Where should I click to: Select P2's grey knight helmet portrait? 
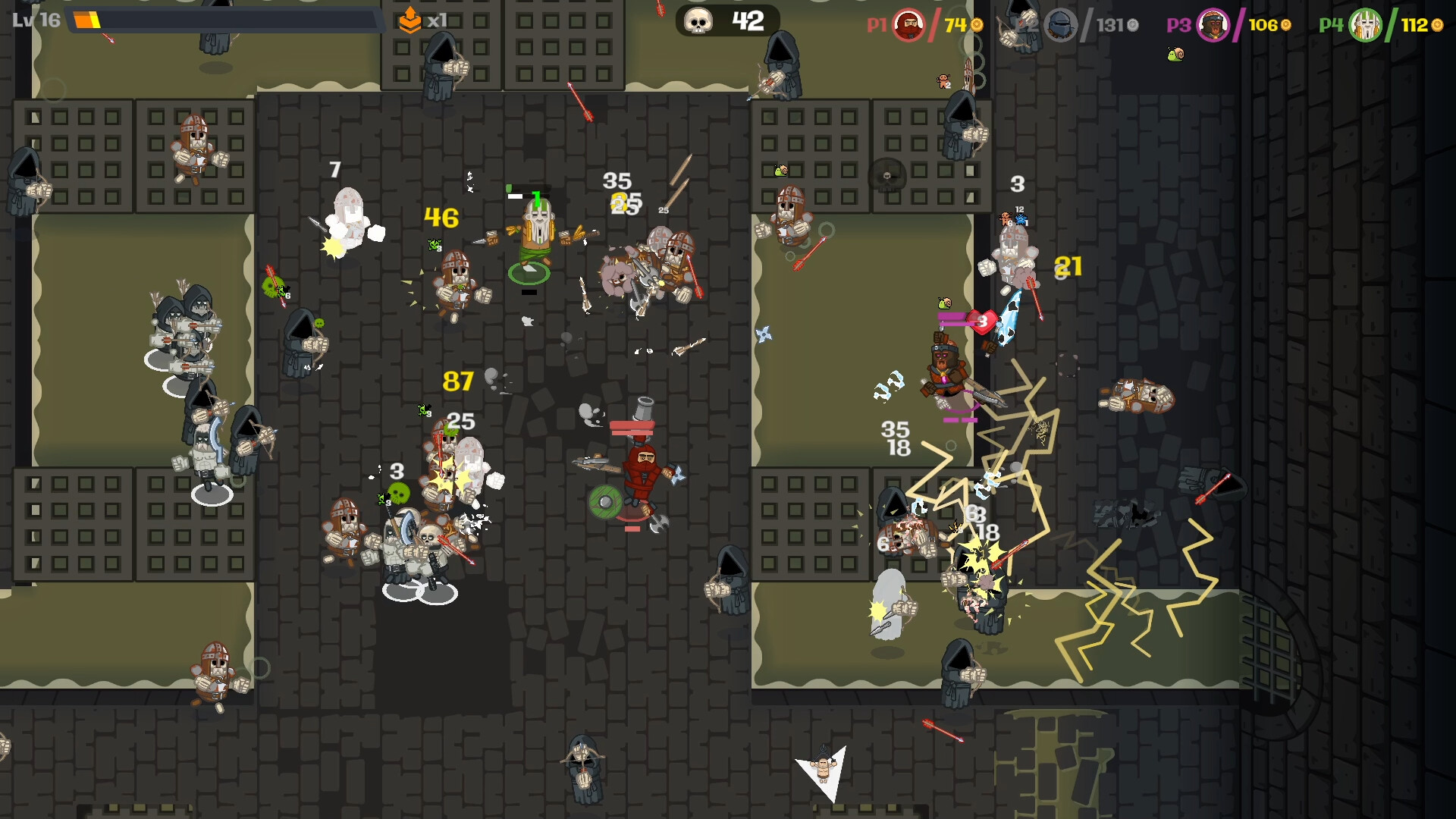[1059, 25]
